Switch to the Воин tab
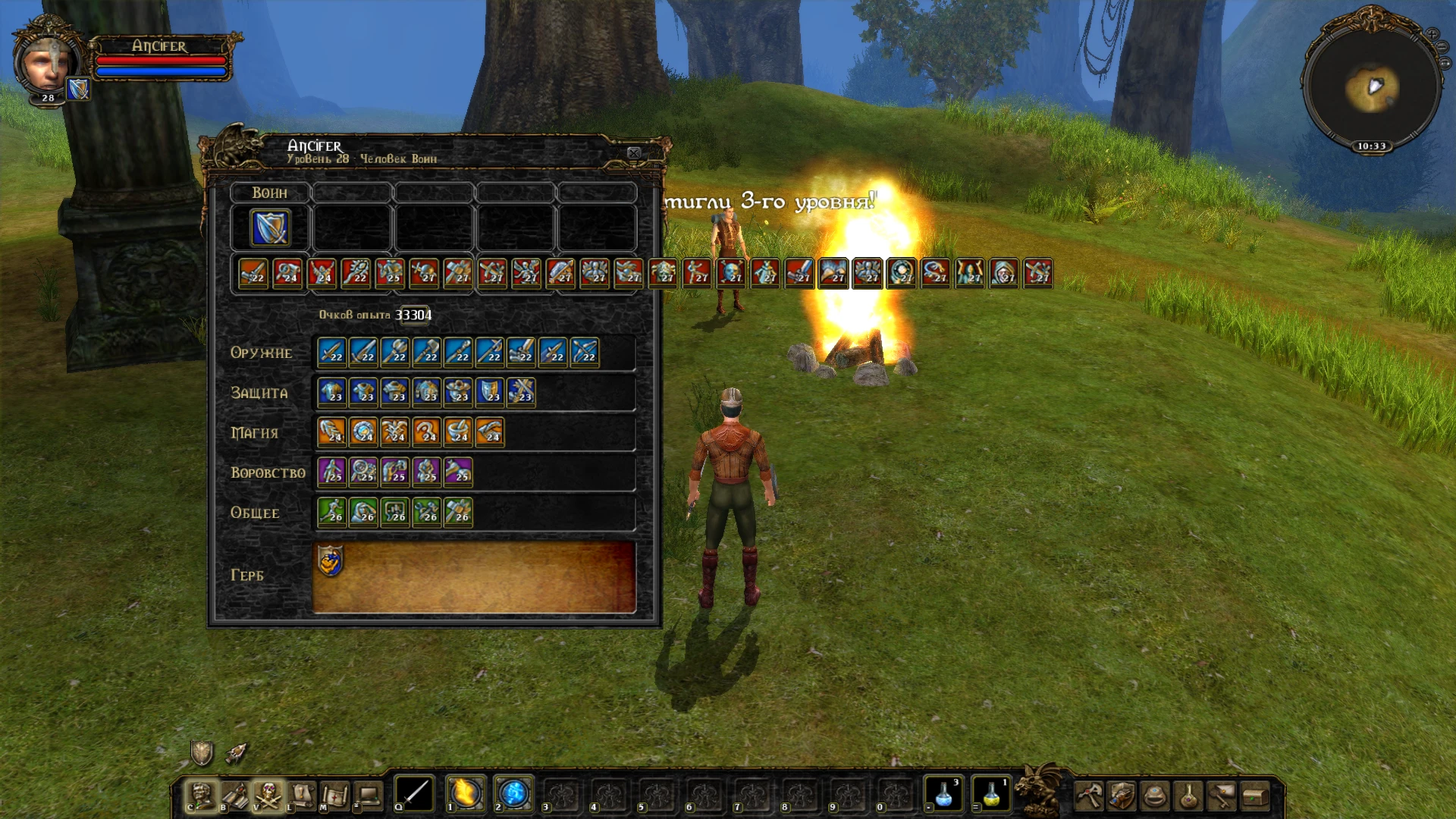This screenshot has width=1456, height=819. pos(269,192)
